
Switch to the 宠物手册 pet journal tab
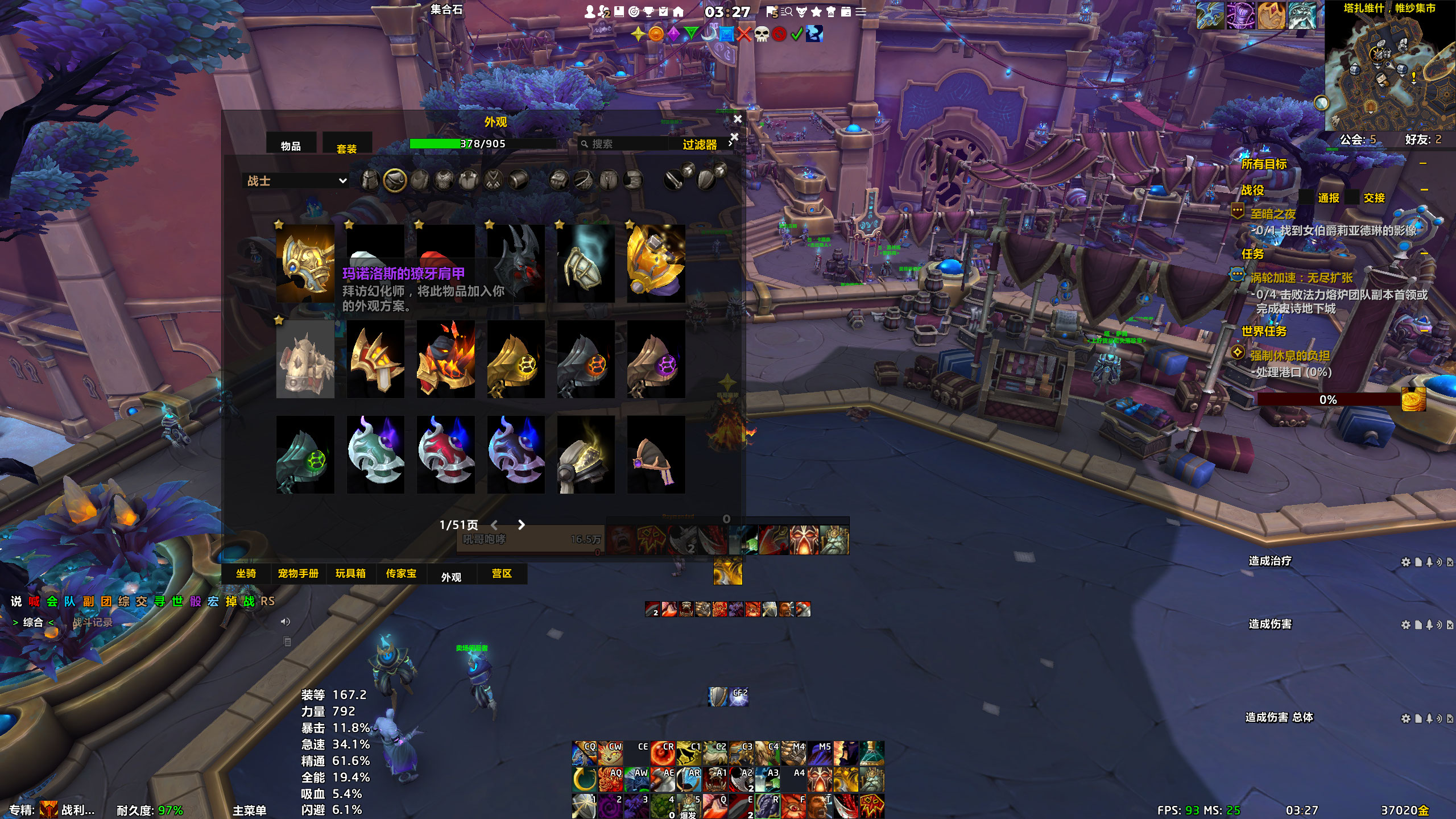(298, 573)
